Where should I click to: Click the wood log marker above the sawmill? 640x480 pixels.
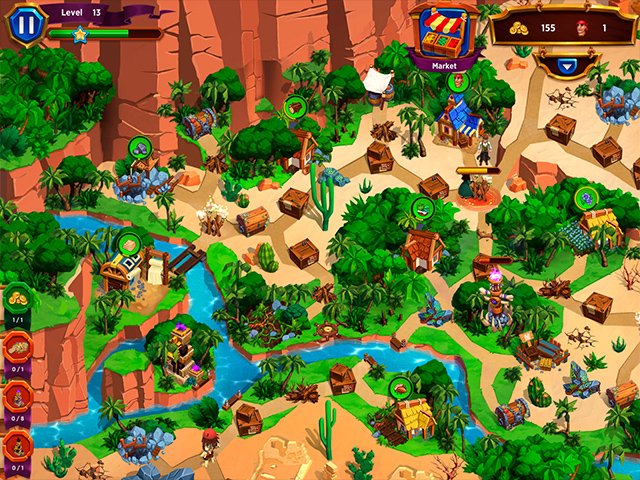294,108
